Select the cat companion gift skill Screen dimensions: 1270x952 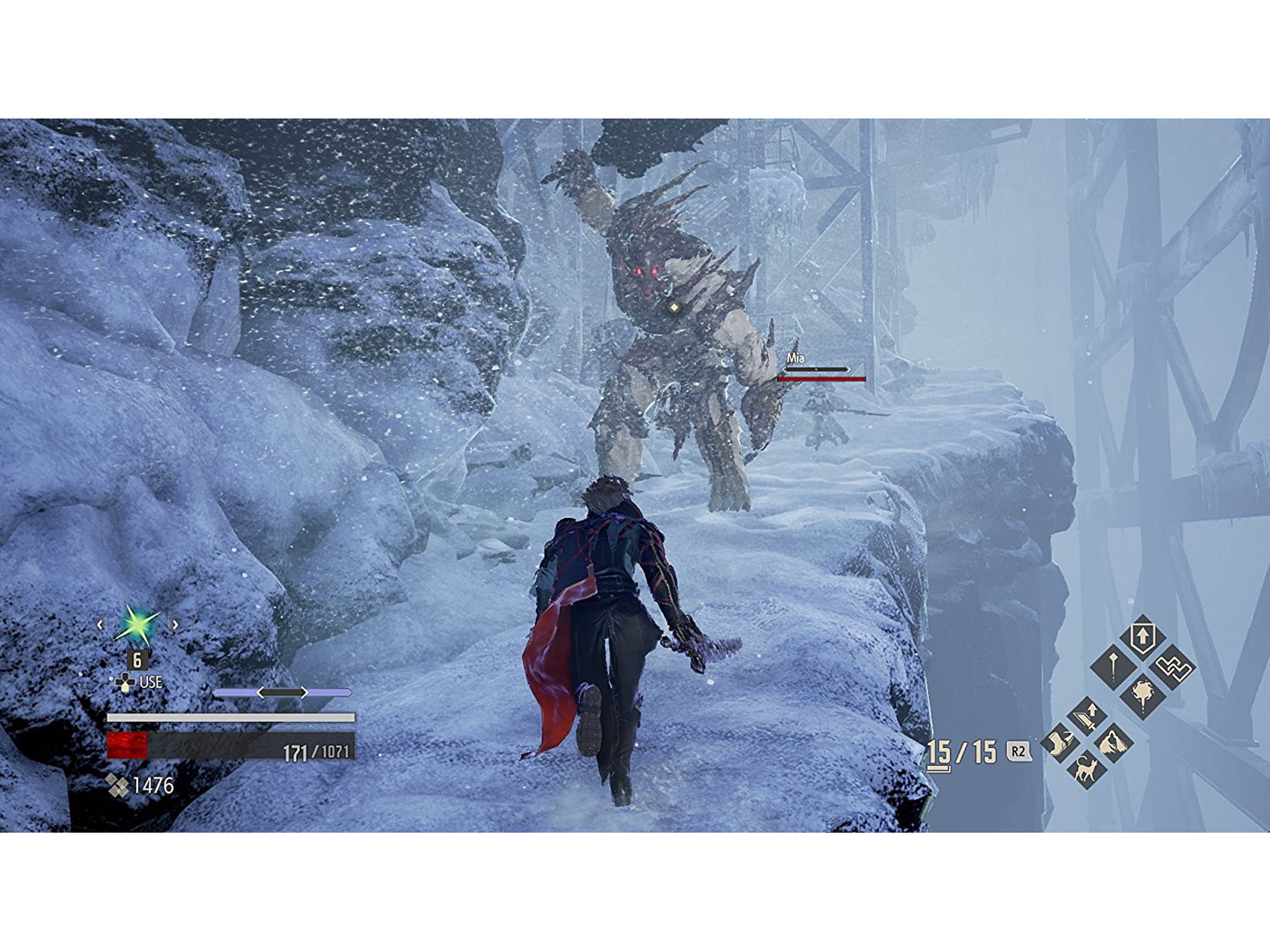click(x=1086, y=770)
